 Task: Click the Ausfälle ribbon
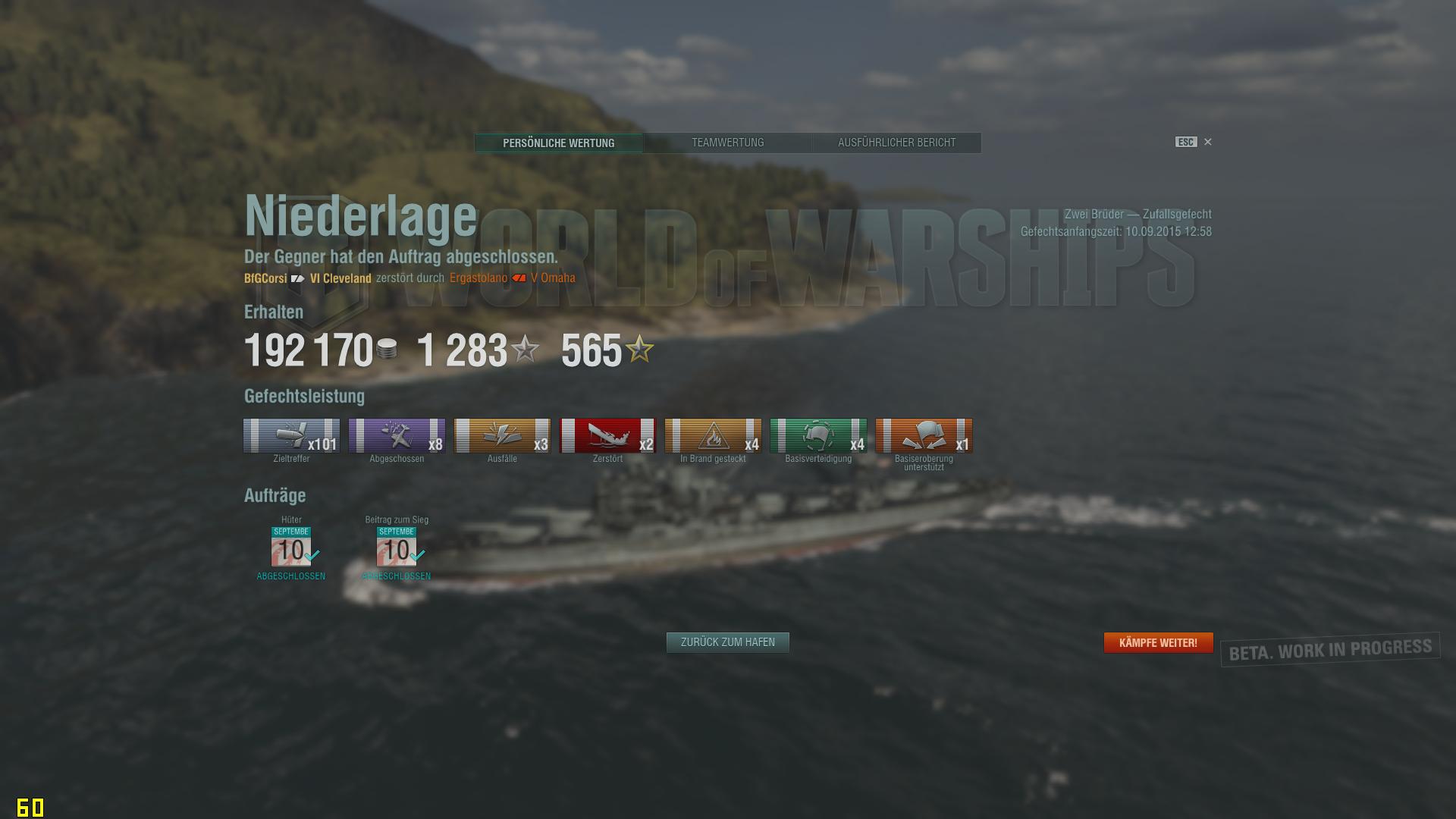click(x=502, y=436)
